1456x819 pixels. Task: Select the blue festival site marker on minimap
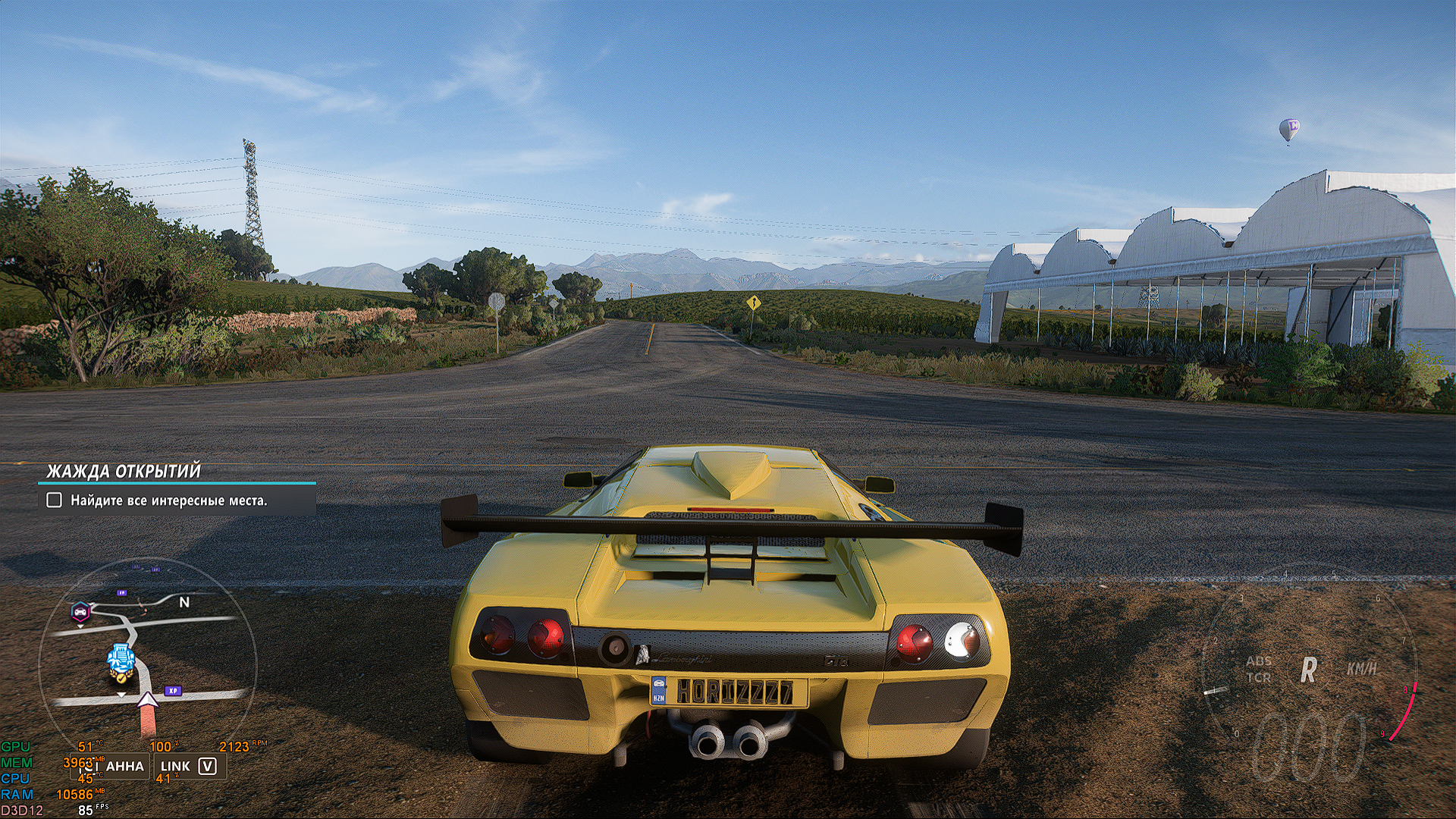120,659
